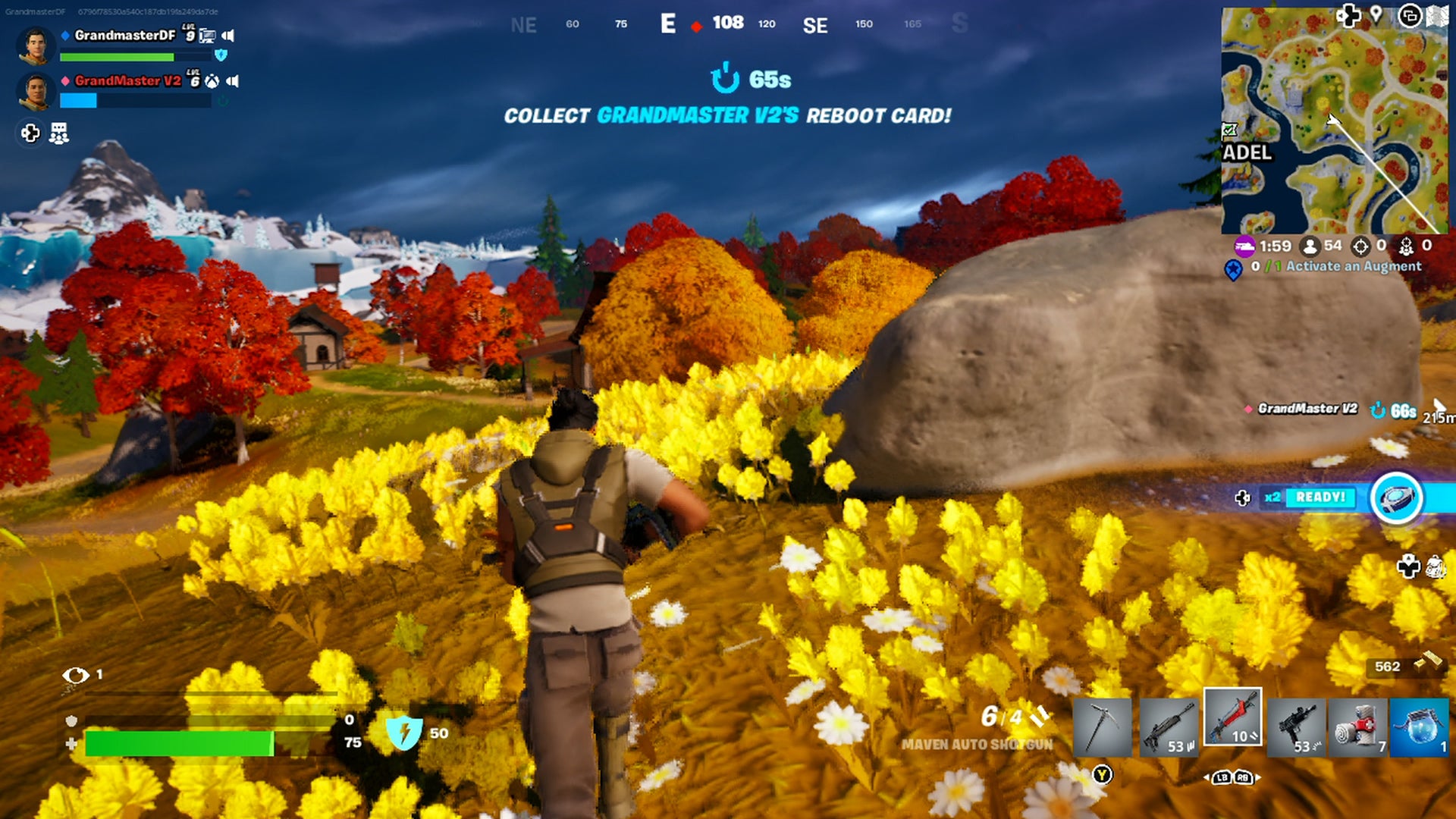Select the pickaxe in the hotbar

(1103, 726)
